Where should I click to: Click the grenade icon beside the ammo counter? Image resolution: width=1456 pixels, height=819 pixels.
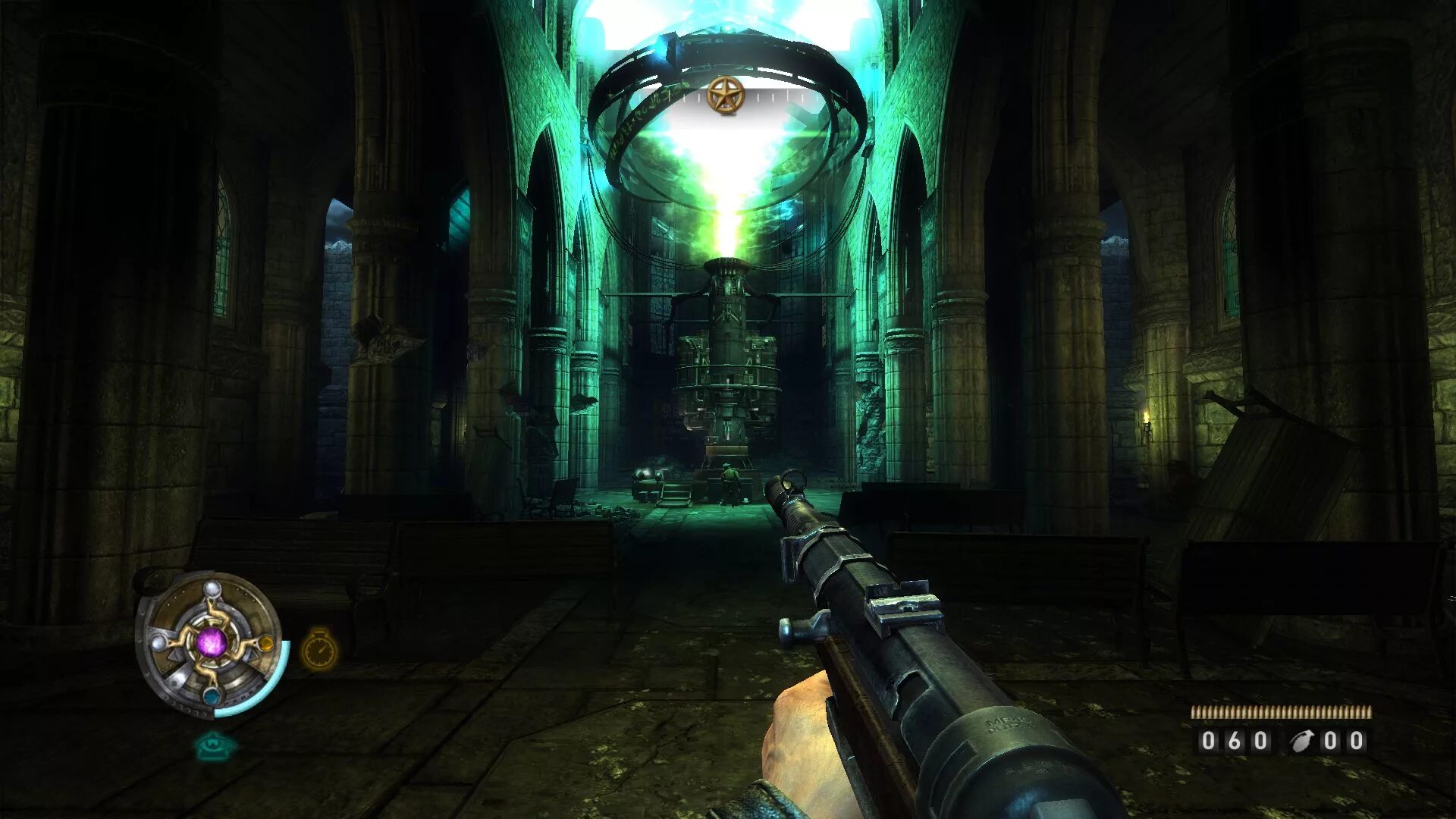coord(1302,740)
